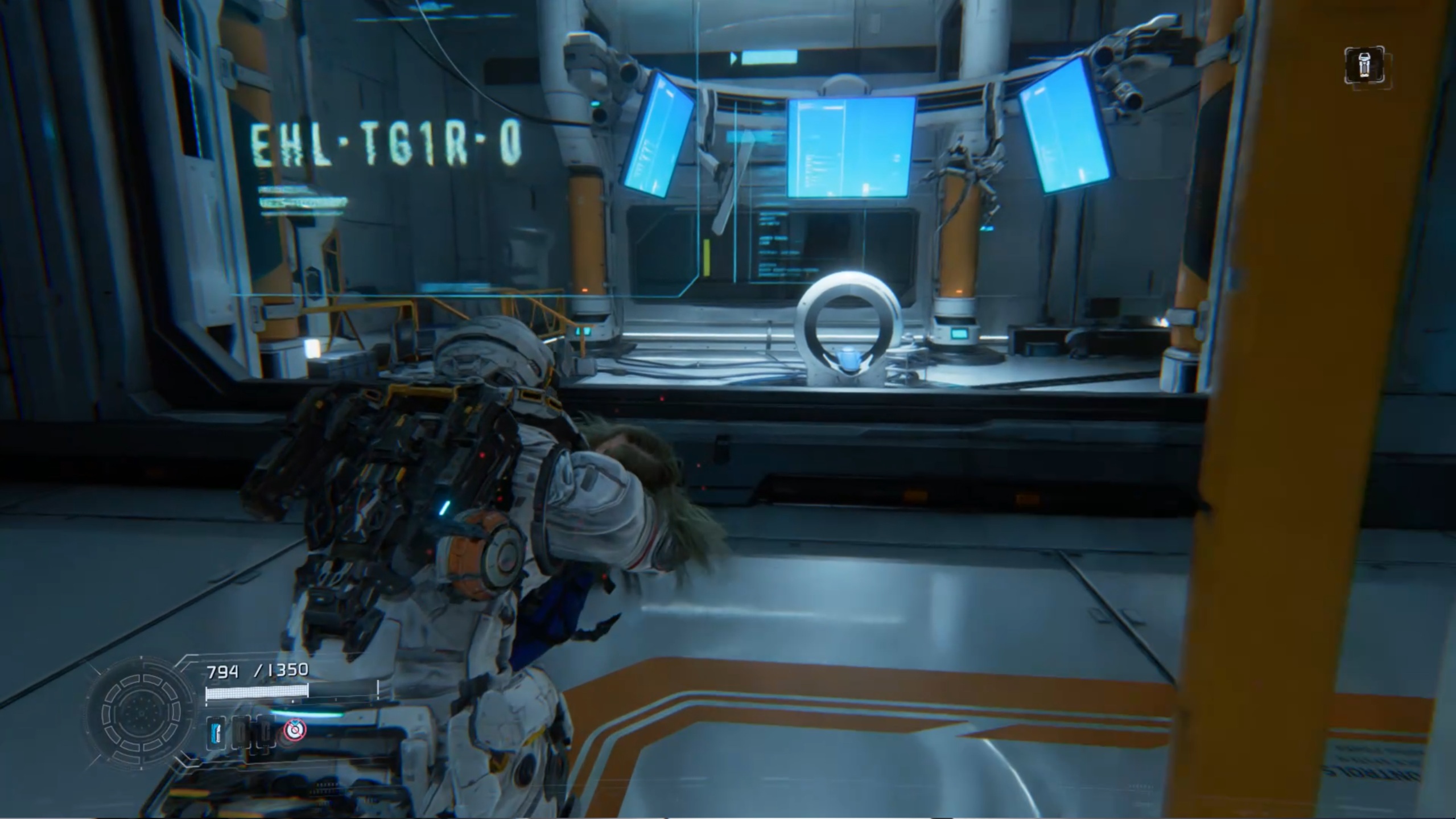The width and height of the screenshot is (1456, 819).
Task: Click the red crossed-out target status icon
Action: (295, 729)
